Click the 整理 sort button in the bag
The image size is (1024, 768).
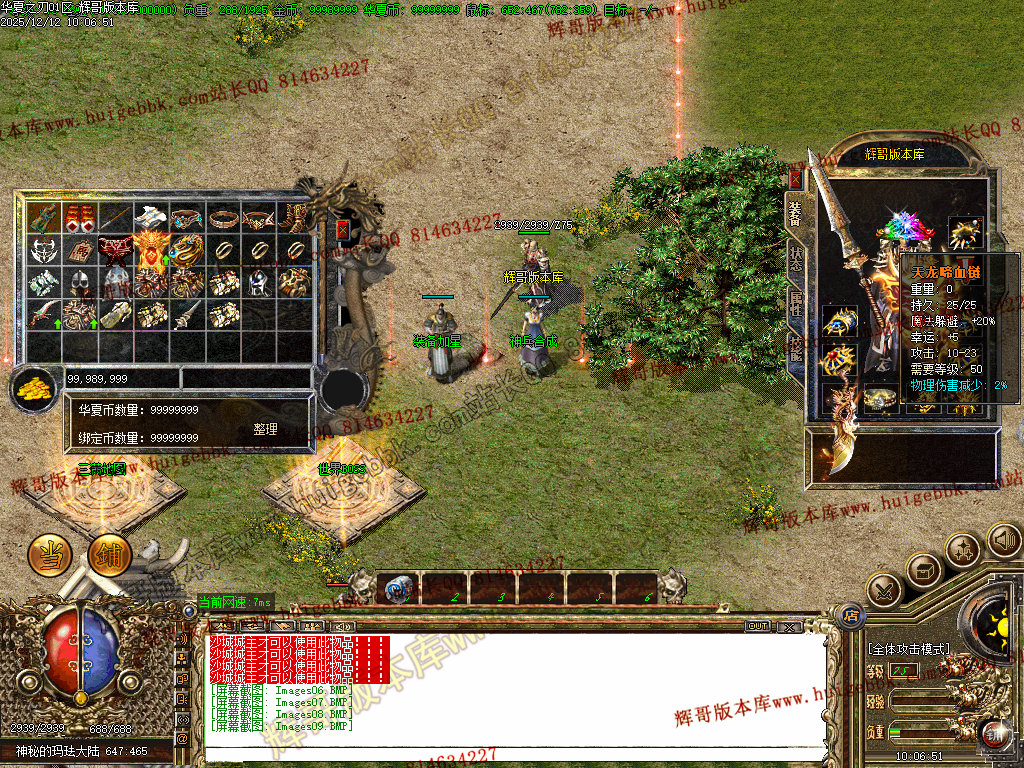pyautogui.click(x=265, y=429)
